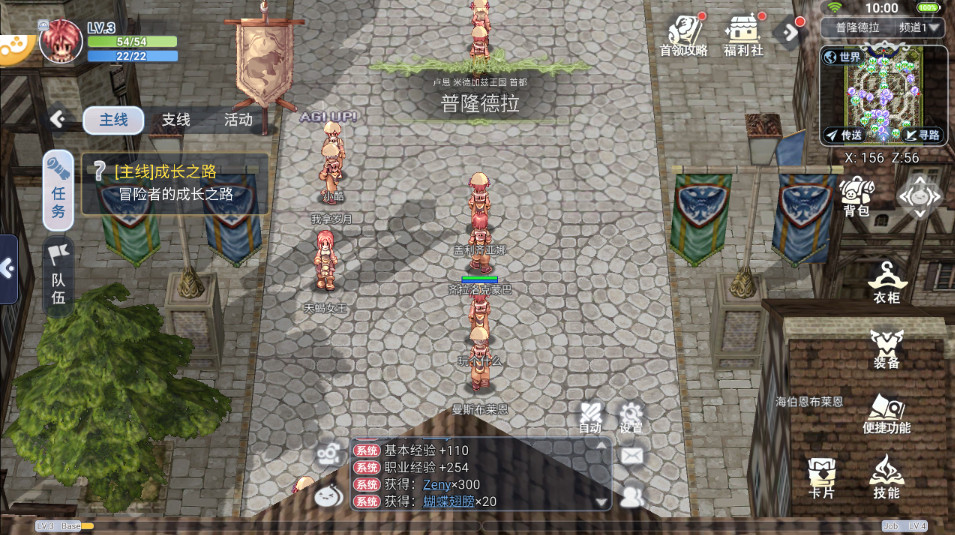Open the 装备 equipment menu
Image resolution: width=955 pixels, height=535 pixels.
pyautogui.click(x=886, y=349)
